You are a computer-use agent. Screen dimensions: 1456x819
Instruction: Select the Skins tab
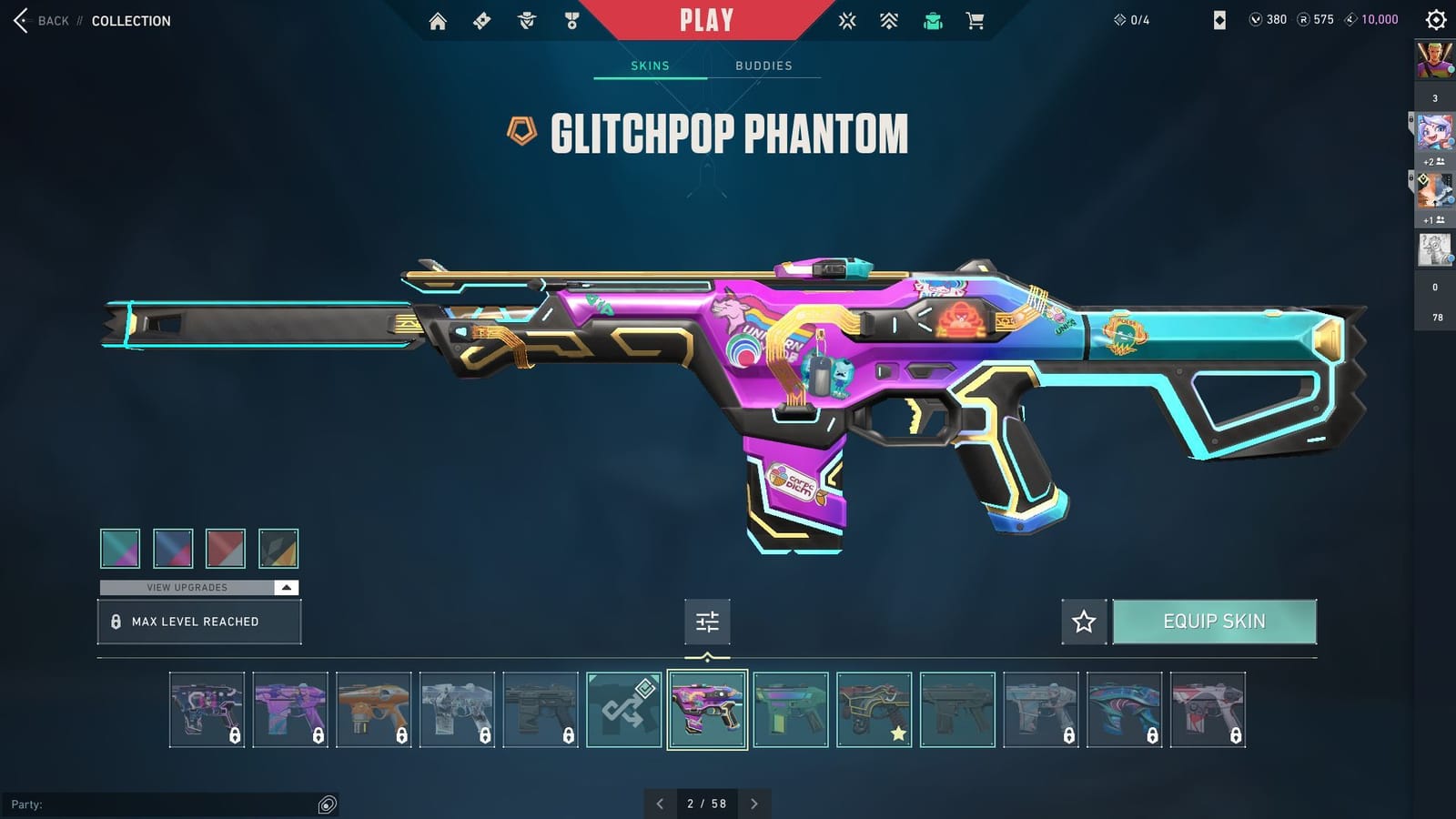point(651,65)
